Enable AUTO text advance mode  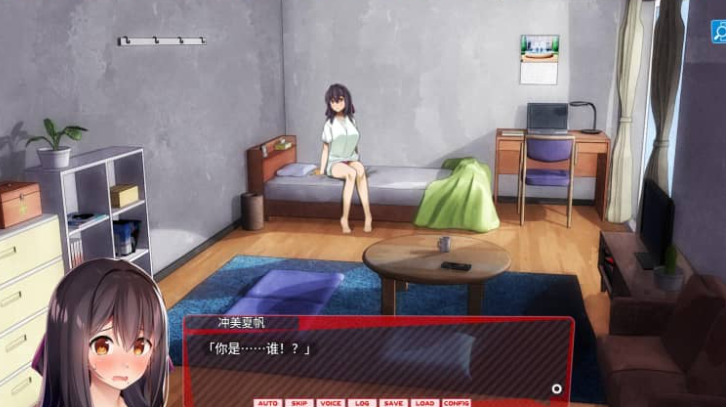[267, 402]
